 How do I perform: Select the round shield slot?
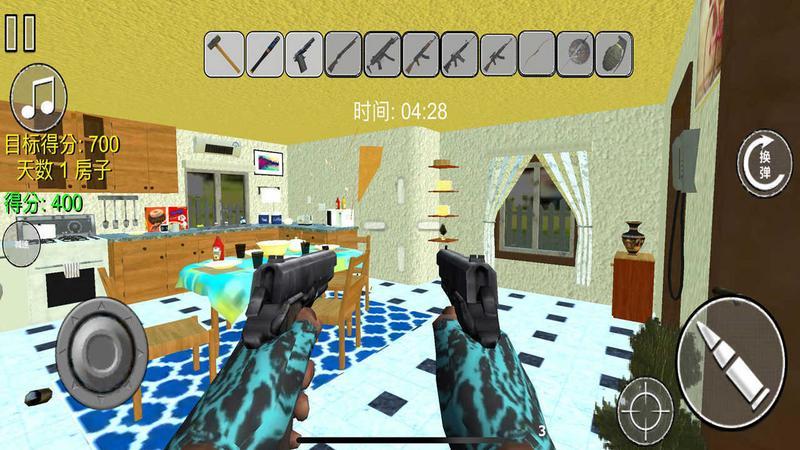pyautogui.click(x=577, y=53)
